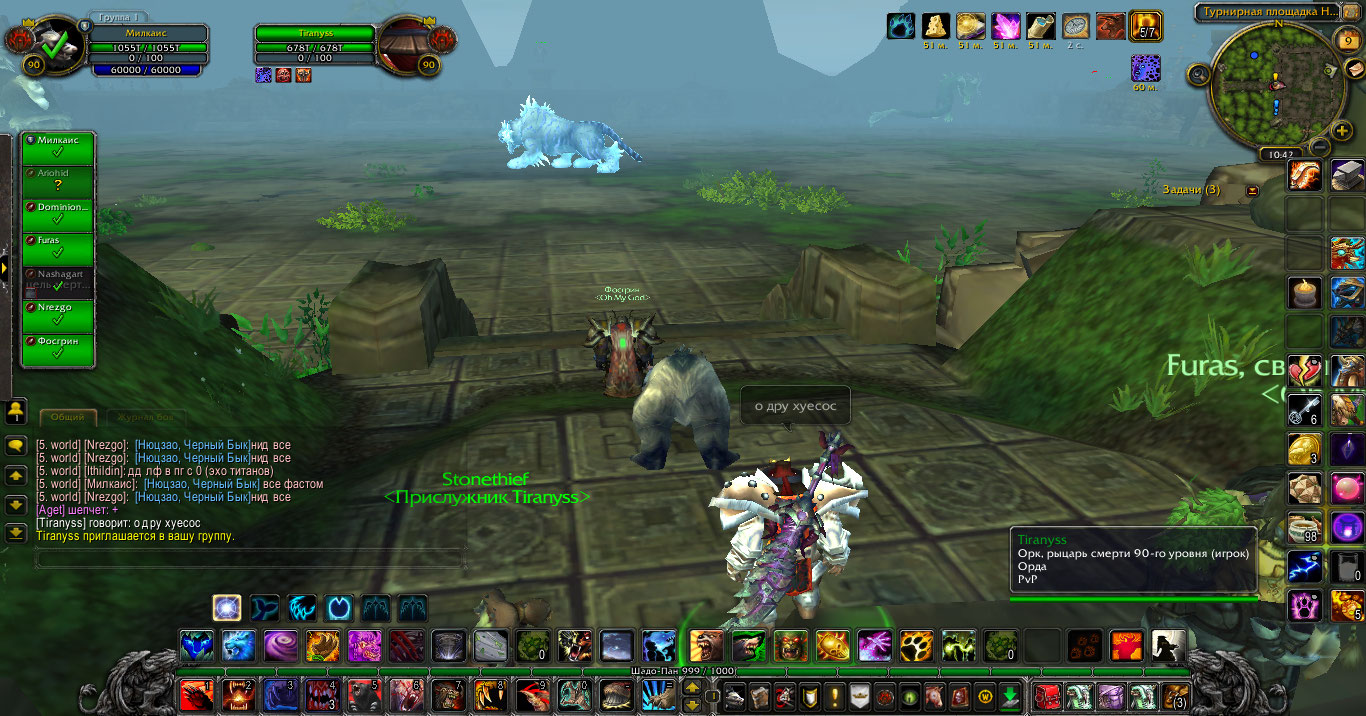Zoom in the minimap with plus button

tap(1342, 131)
